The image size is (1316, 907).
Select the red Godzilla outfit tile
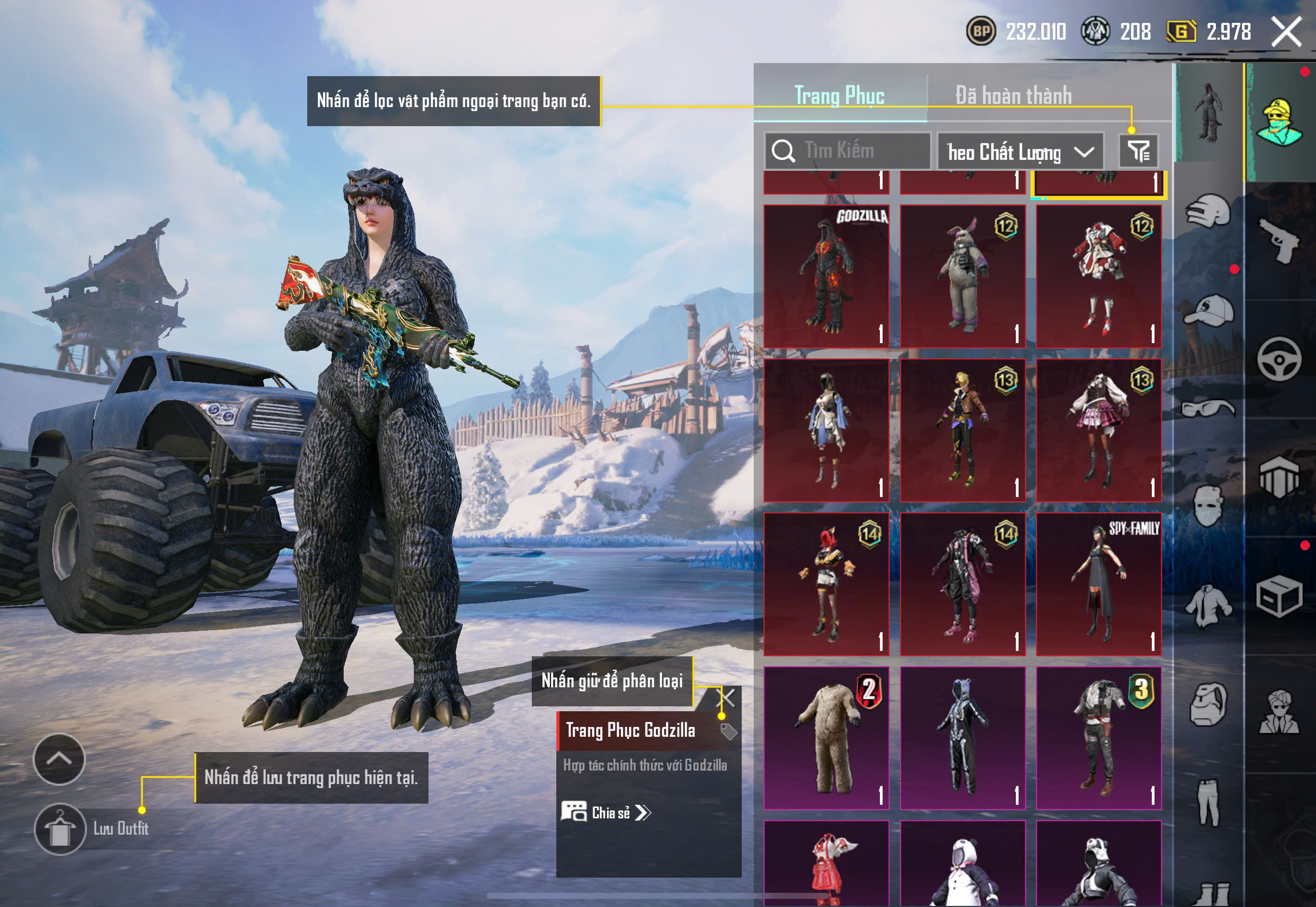click(x=826, y=276)
